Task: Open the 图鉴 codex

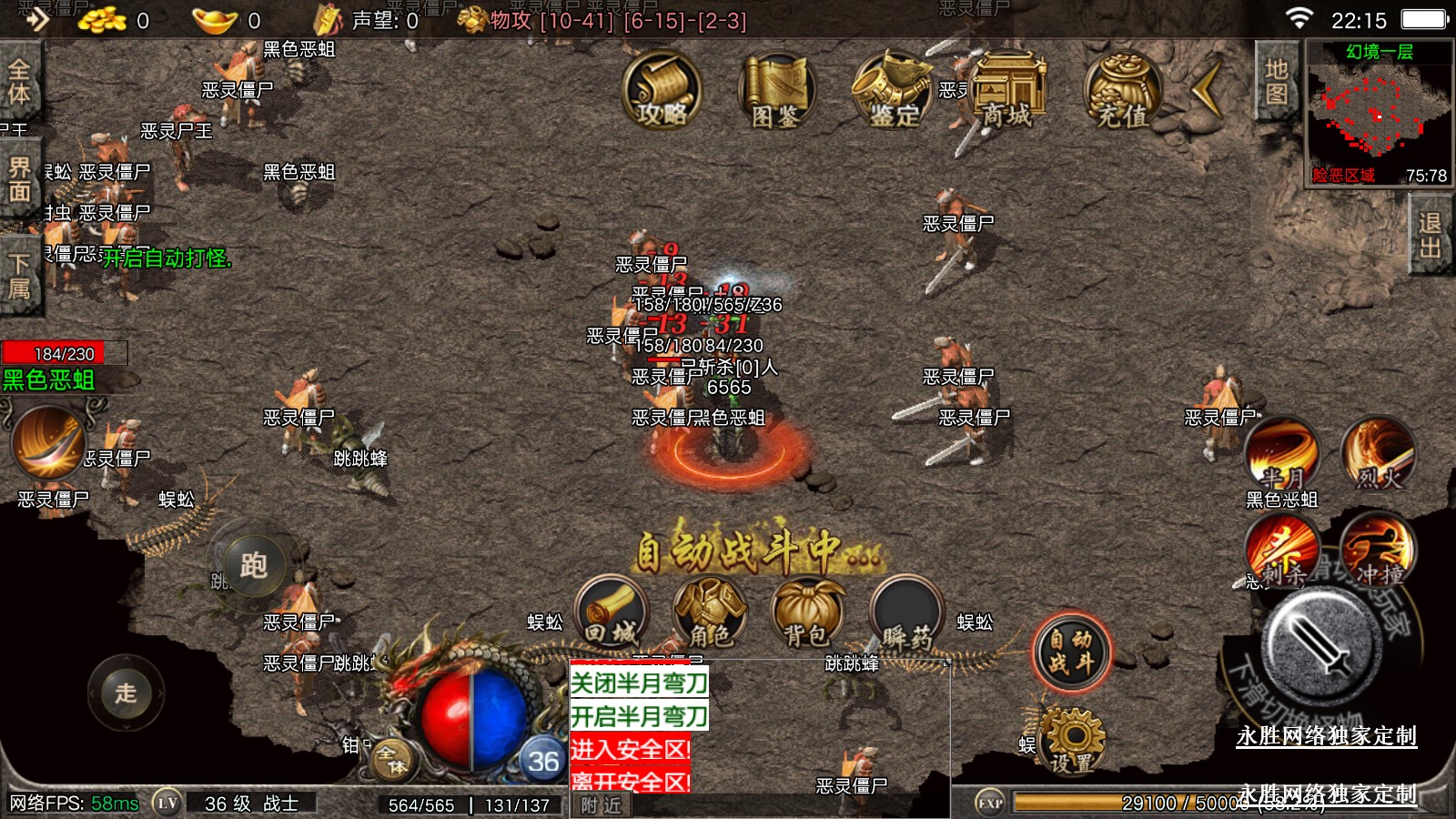Action: pos(775,90)
